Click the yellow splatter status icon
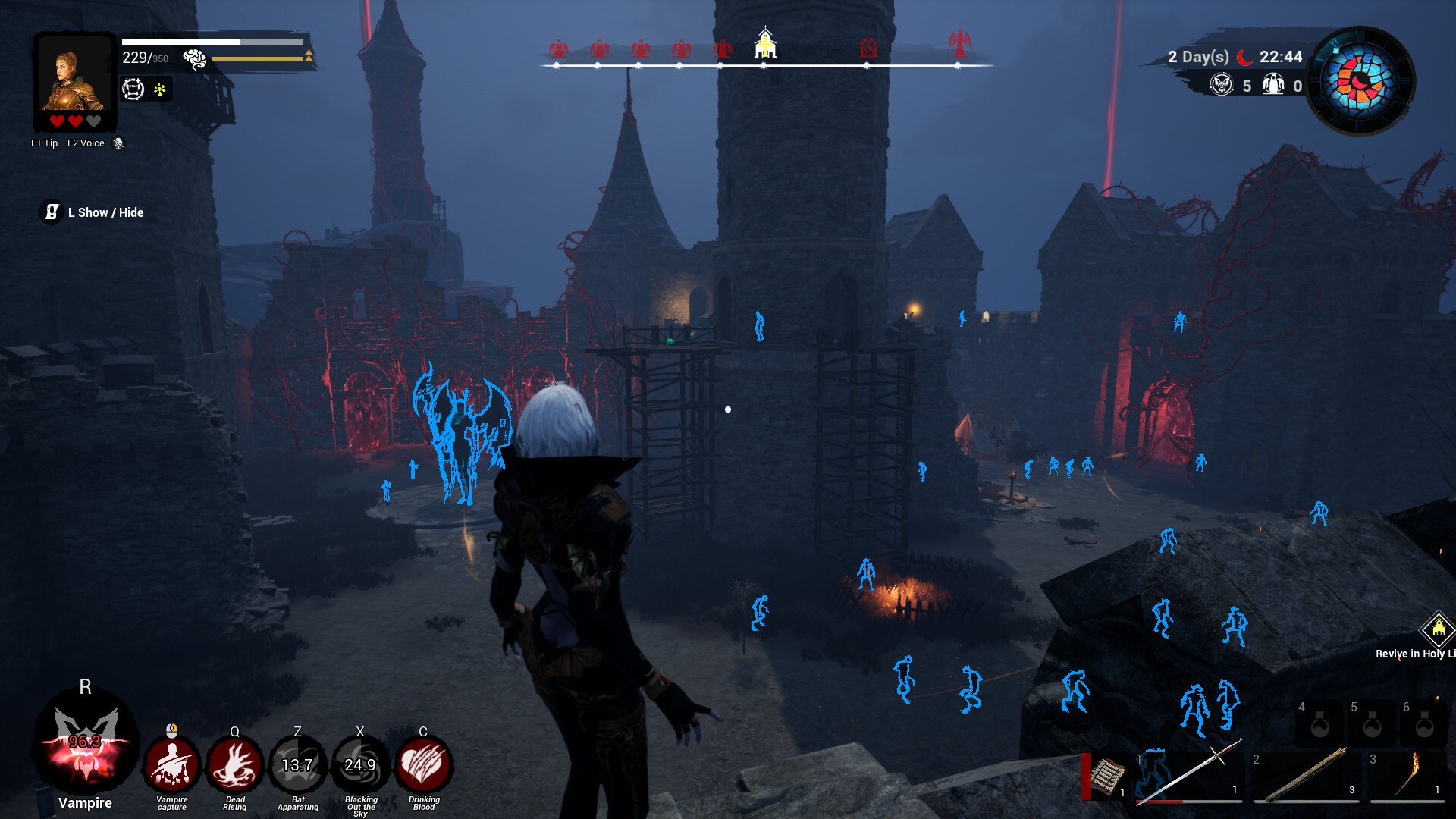 (x=160, y=89)
